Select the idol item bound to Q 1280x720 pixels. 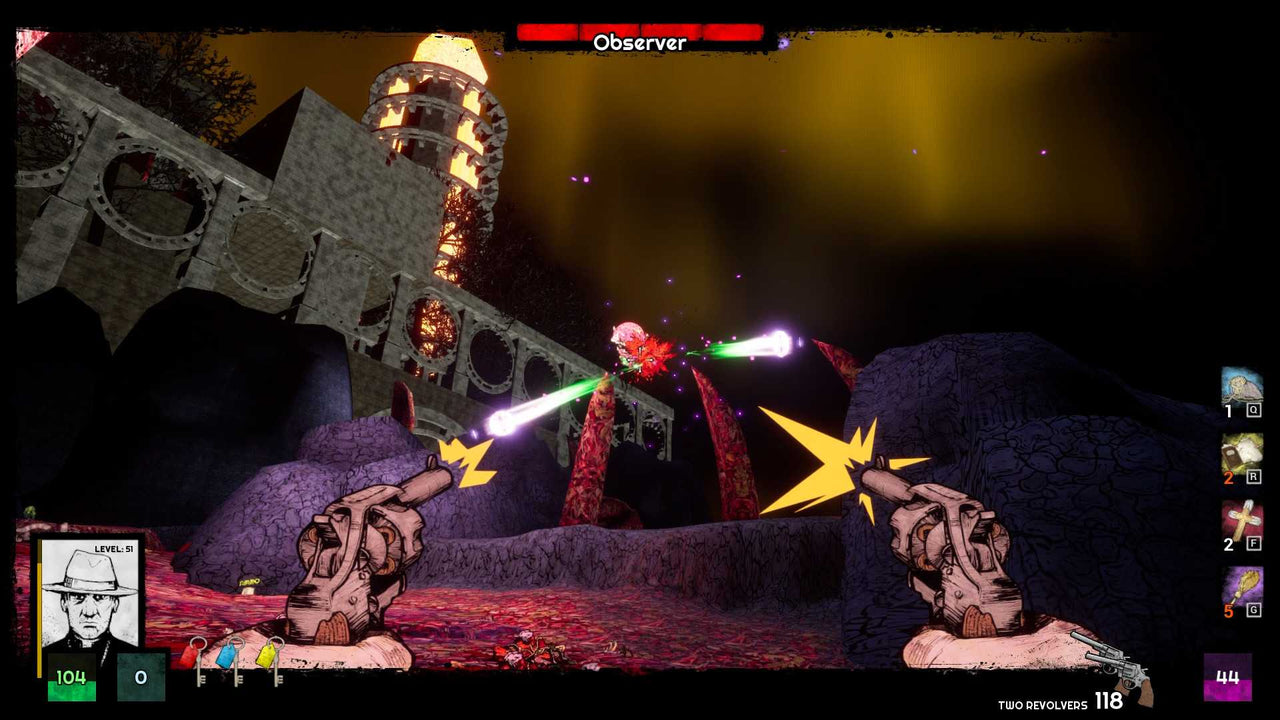[1242, 387]
